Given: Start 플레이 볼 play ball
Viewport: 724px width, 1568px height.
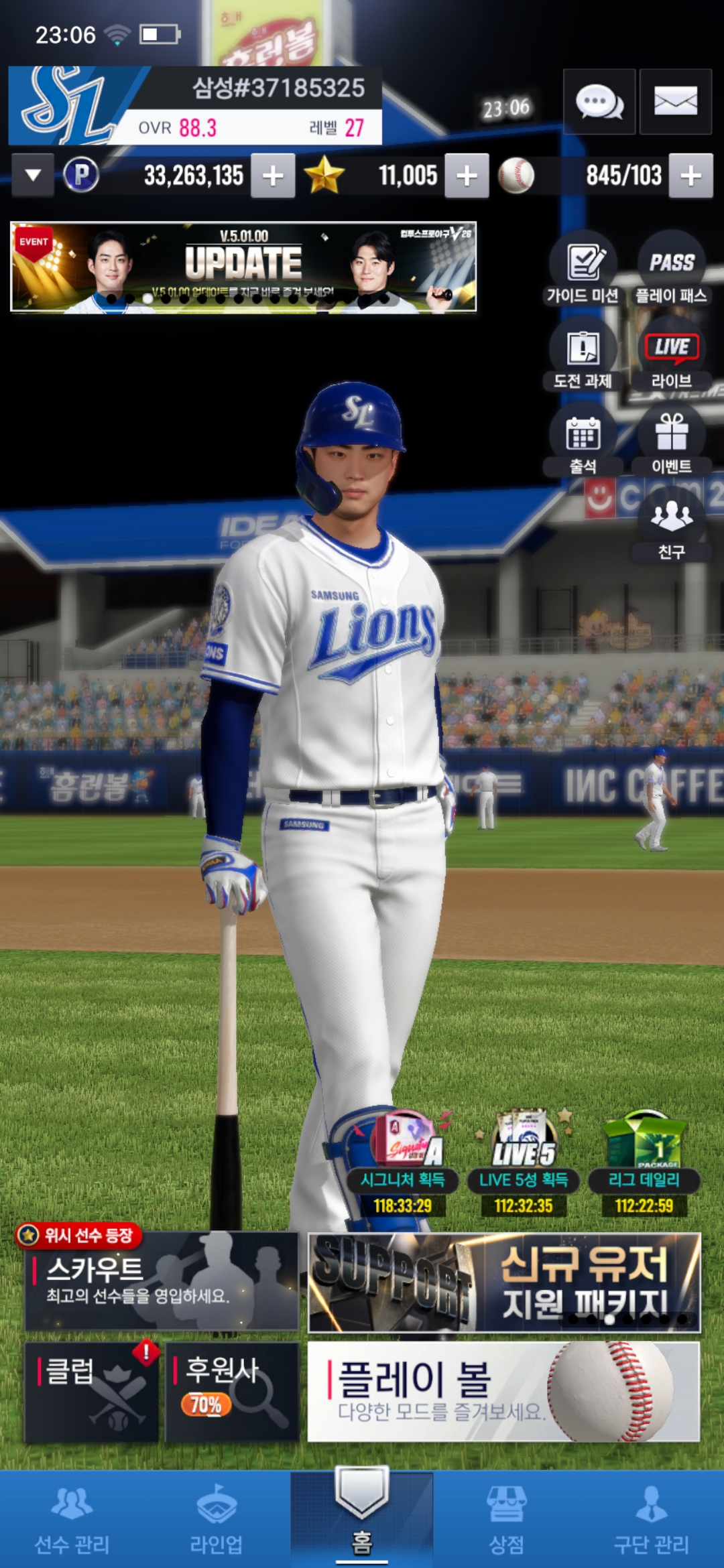Looking at the screenshot, I should [503, 1391].
